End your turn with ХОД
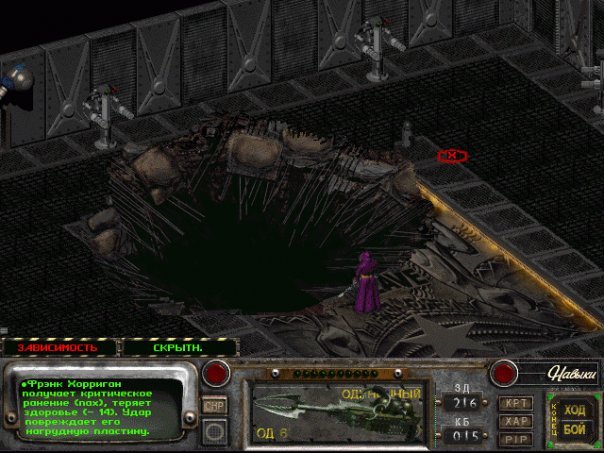The image size is (604, 453). tap(576, 410)
